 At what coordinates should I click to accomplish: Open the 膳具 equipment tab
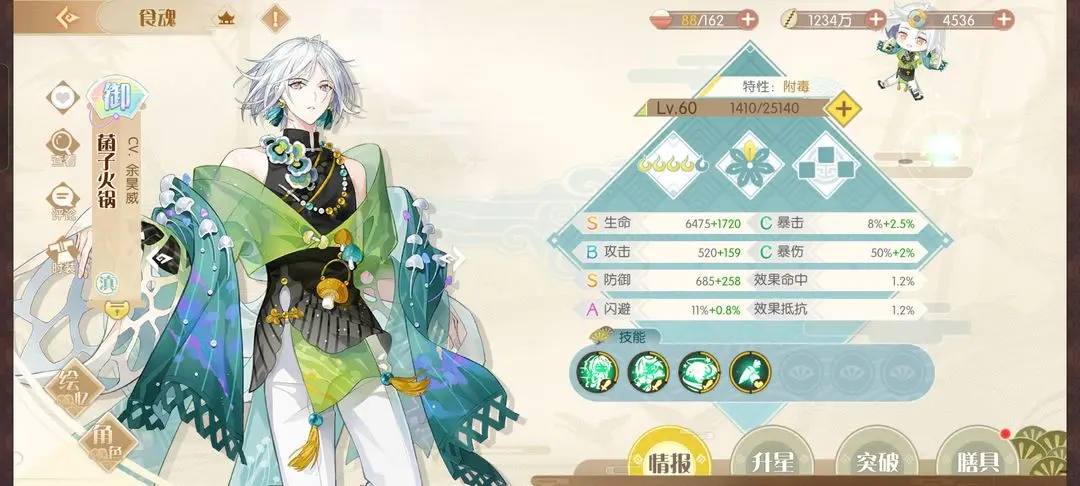tap(977, 462)
